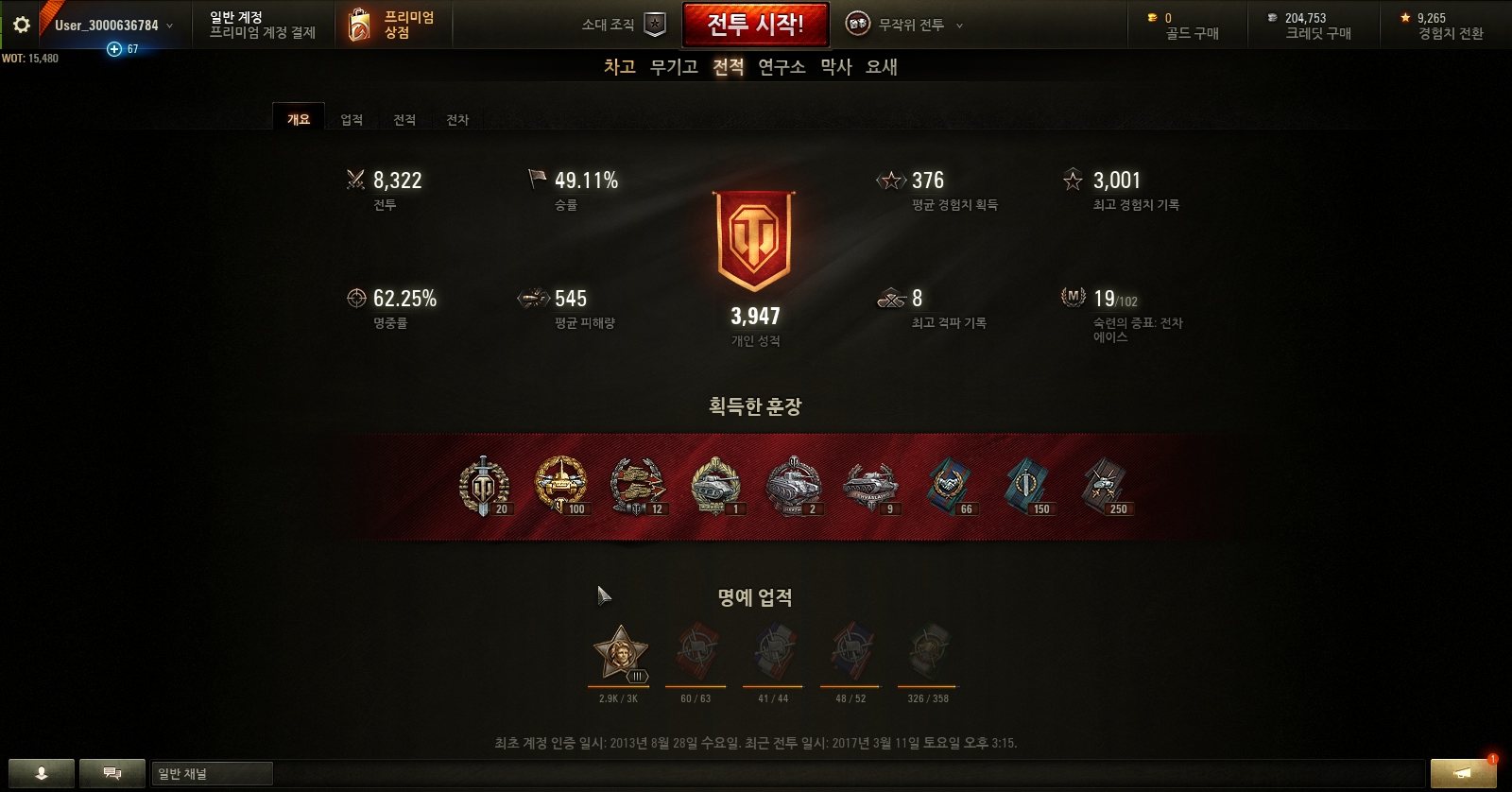This screenshot has width=1512, height=792.
Task: Open the settings gear menu
Action: [x=21, y=25]
